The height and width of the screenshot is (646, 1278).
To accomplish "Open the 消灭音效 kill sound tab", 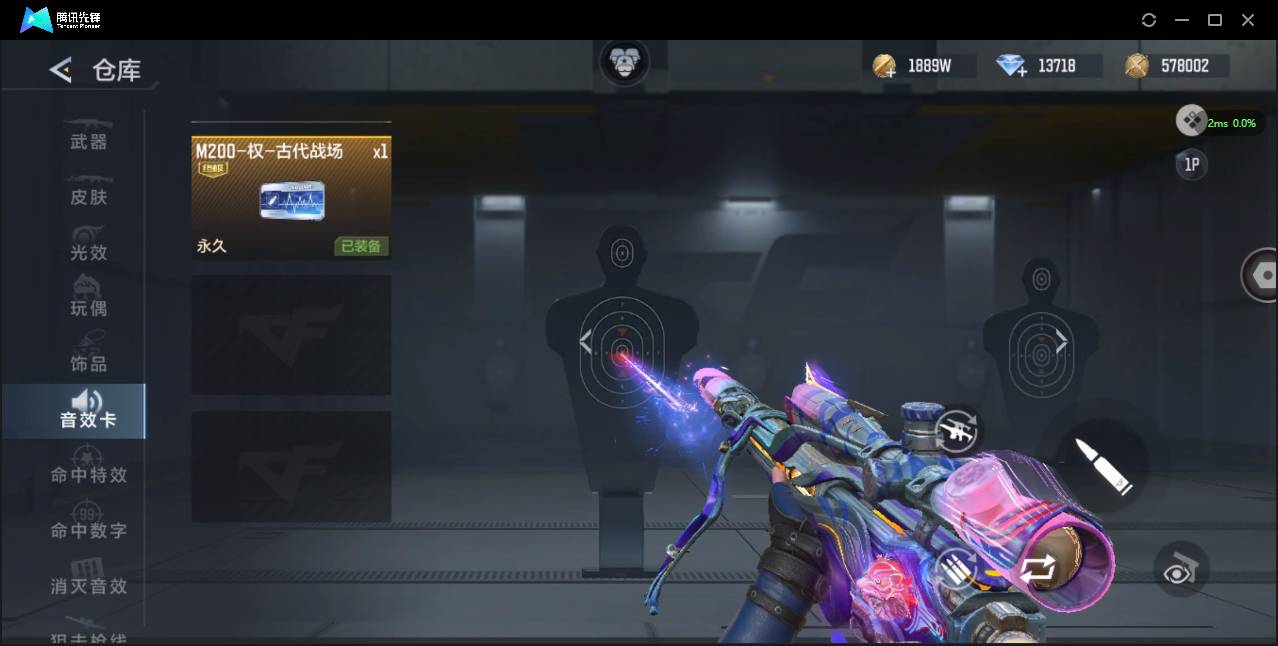I will point(88,585).
